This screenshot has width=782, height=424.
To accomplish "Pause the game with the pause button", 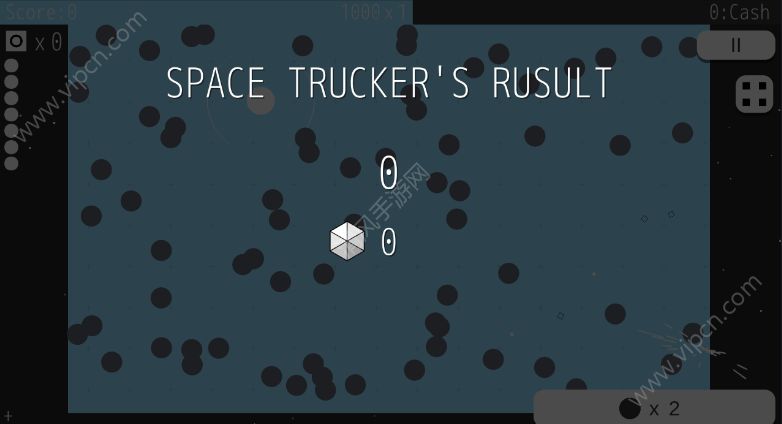I will pos(736,45).
